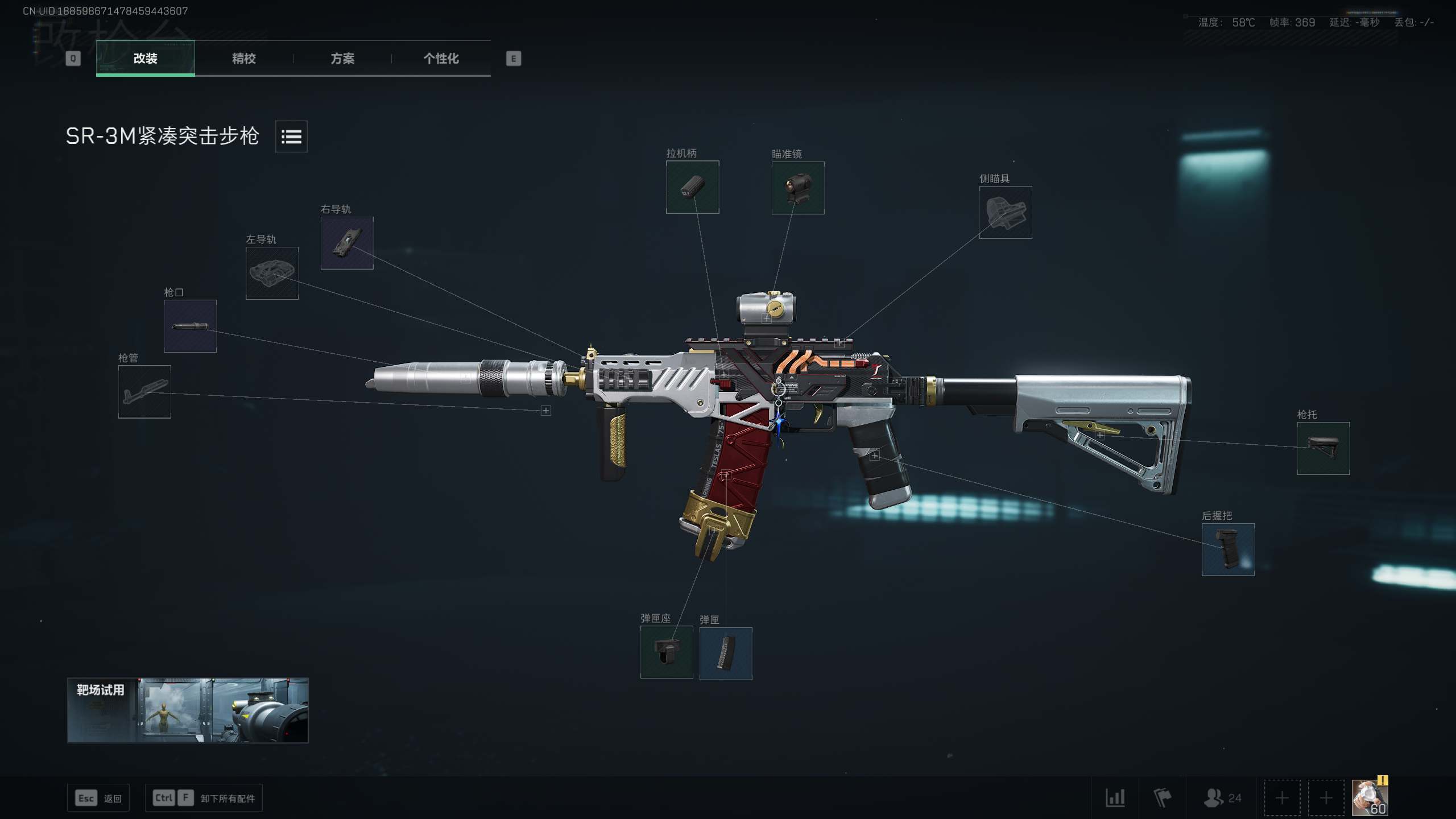Select the 个性化 tab
The image size is (1456, 819).
coord(441,58)
